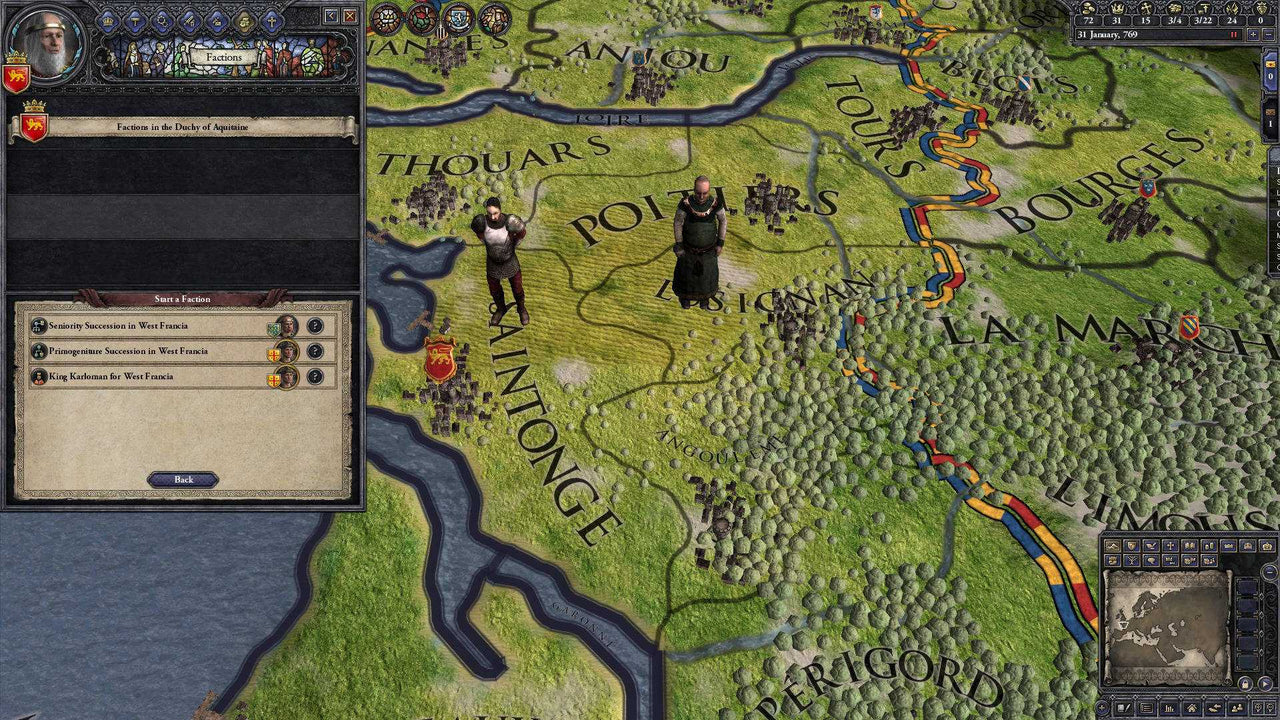The height and width of the screenshot is (720, 1280).
Task: Switch to realms map mode above the minimap
Action: tap(1132, 546)
